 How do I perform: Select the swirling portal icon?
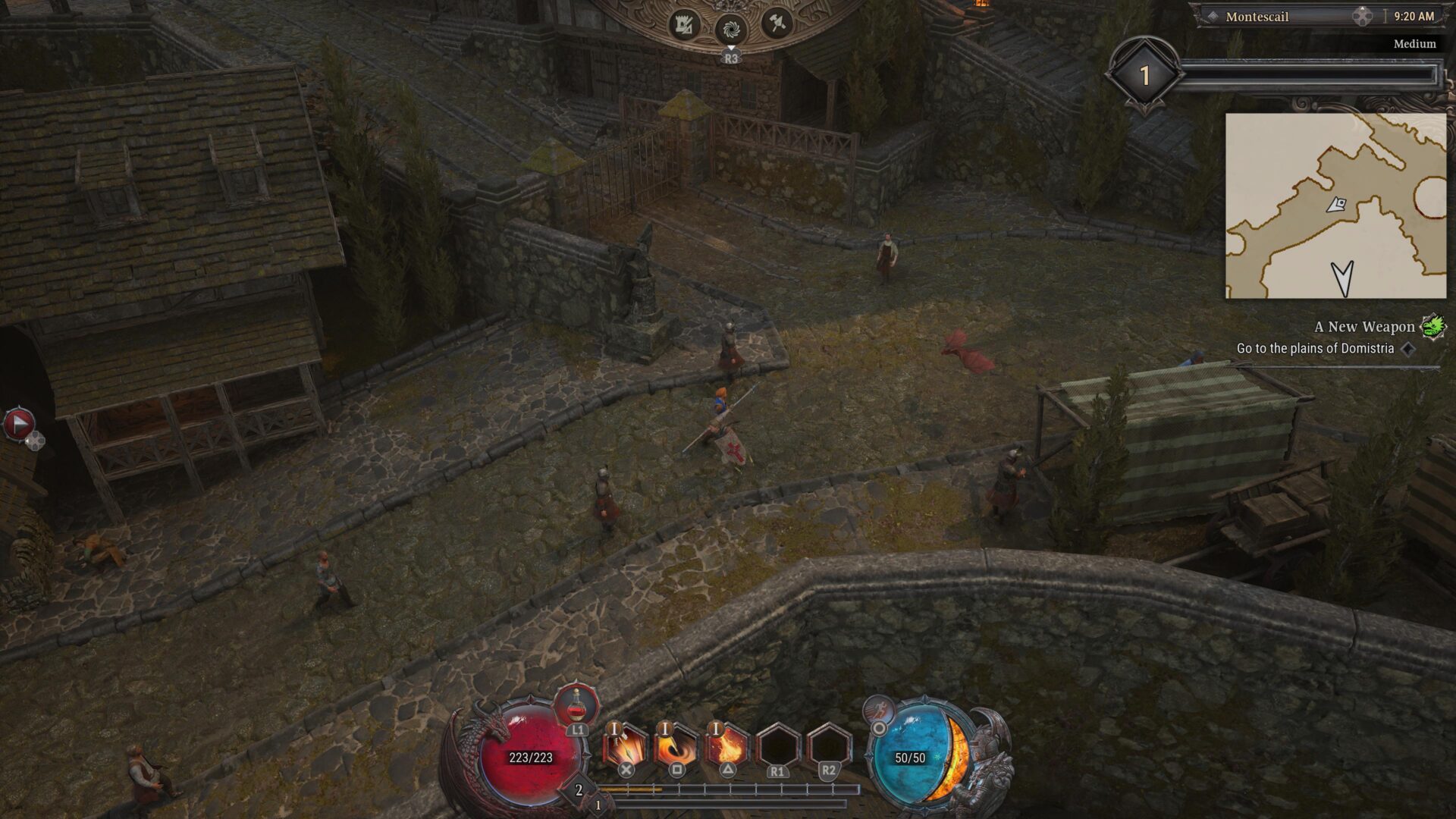tap(731, 30)
